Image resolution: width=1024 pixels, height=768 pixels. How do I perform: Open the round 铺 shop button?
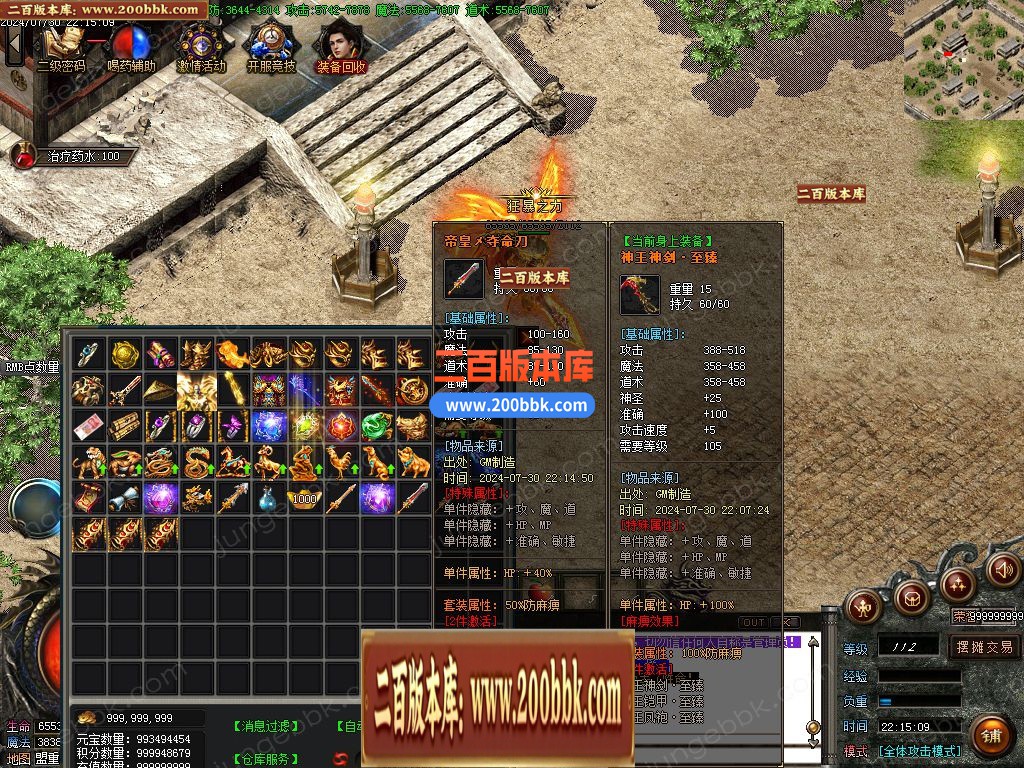(x=990, y=735)
